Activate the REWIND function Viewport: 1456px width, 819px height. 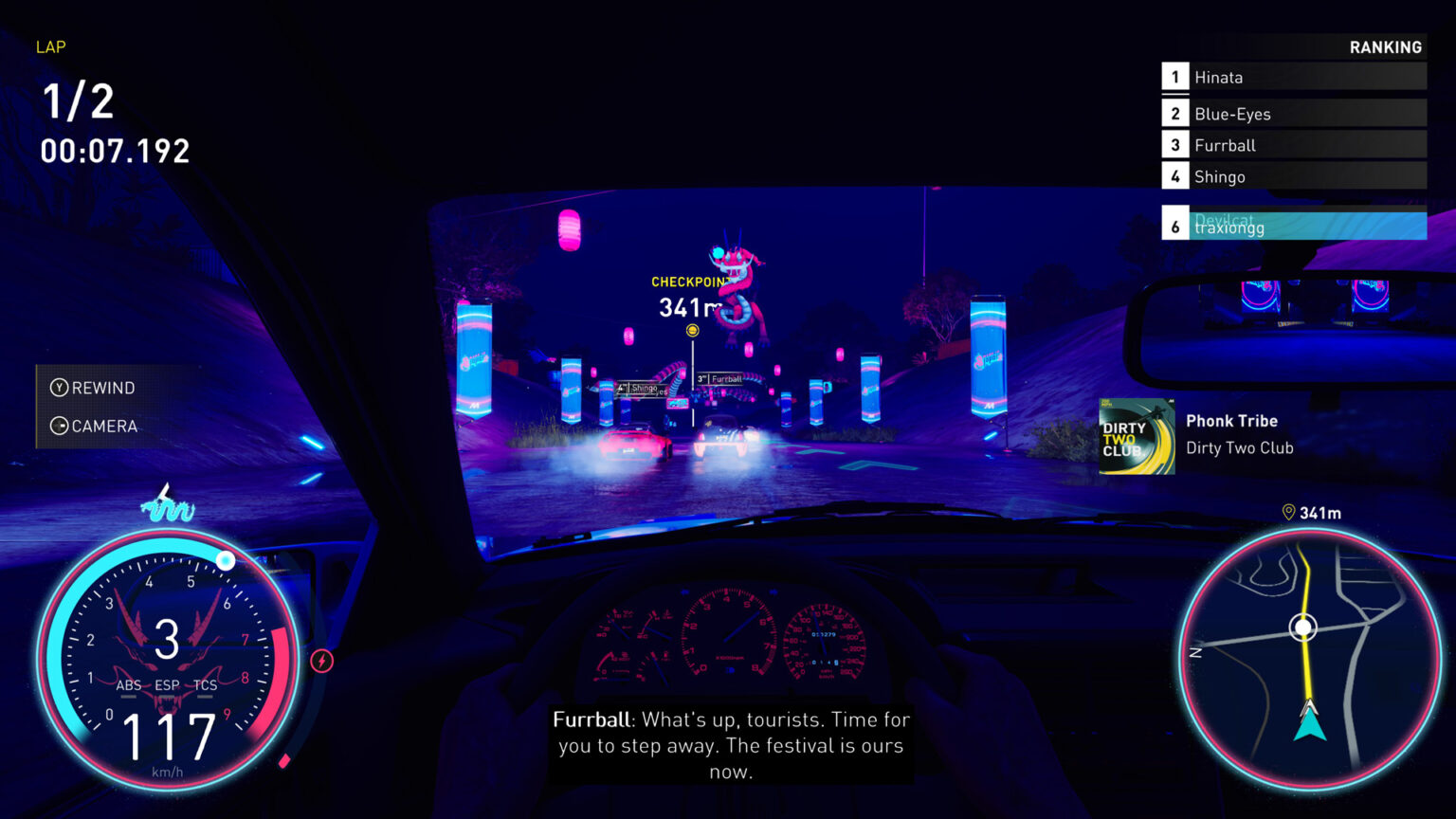coord(104,388)
